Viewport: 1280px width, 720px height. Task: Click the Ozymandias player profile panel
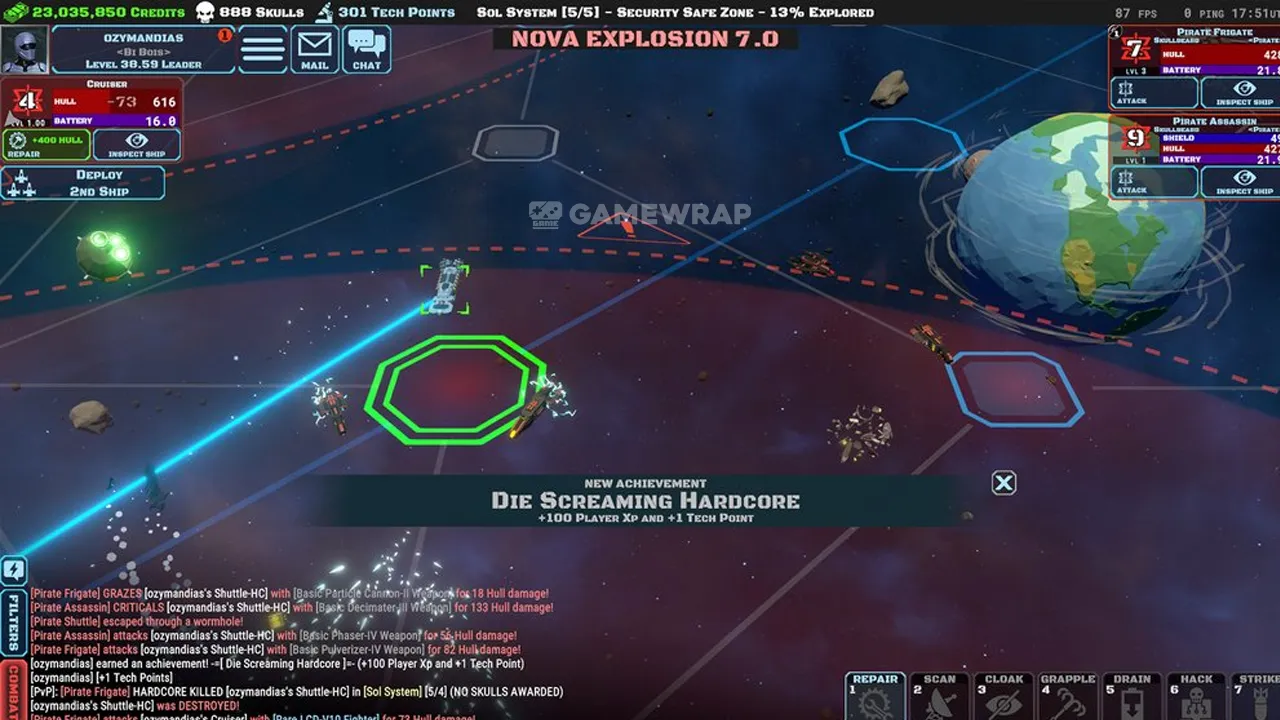pos(143,50)
